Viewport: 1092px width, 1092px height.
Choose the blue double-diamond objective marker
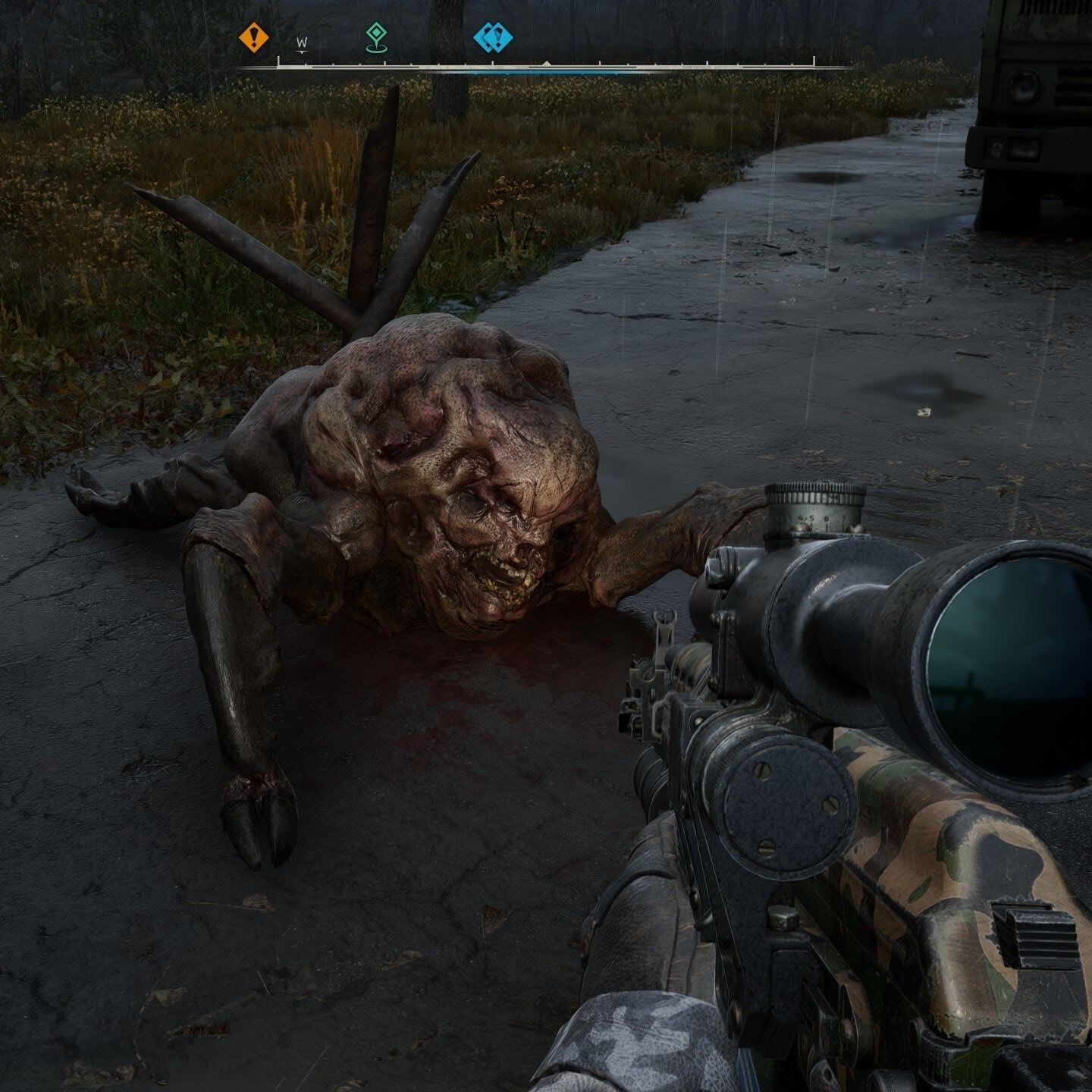pos(493,37)
